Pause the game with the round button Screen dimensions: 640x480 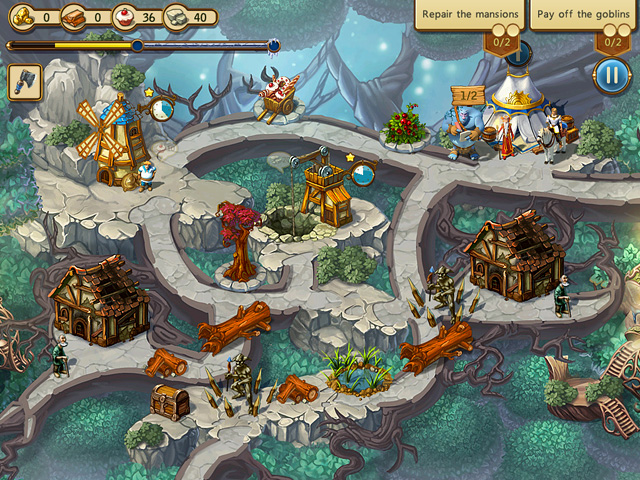(611, 75)
